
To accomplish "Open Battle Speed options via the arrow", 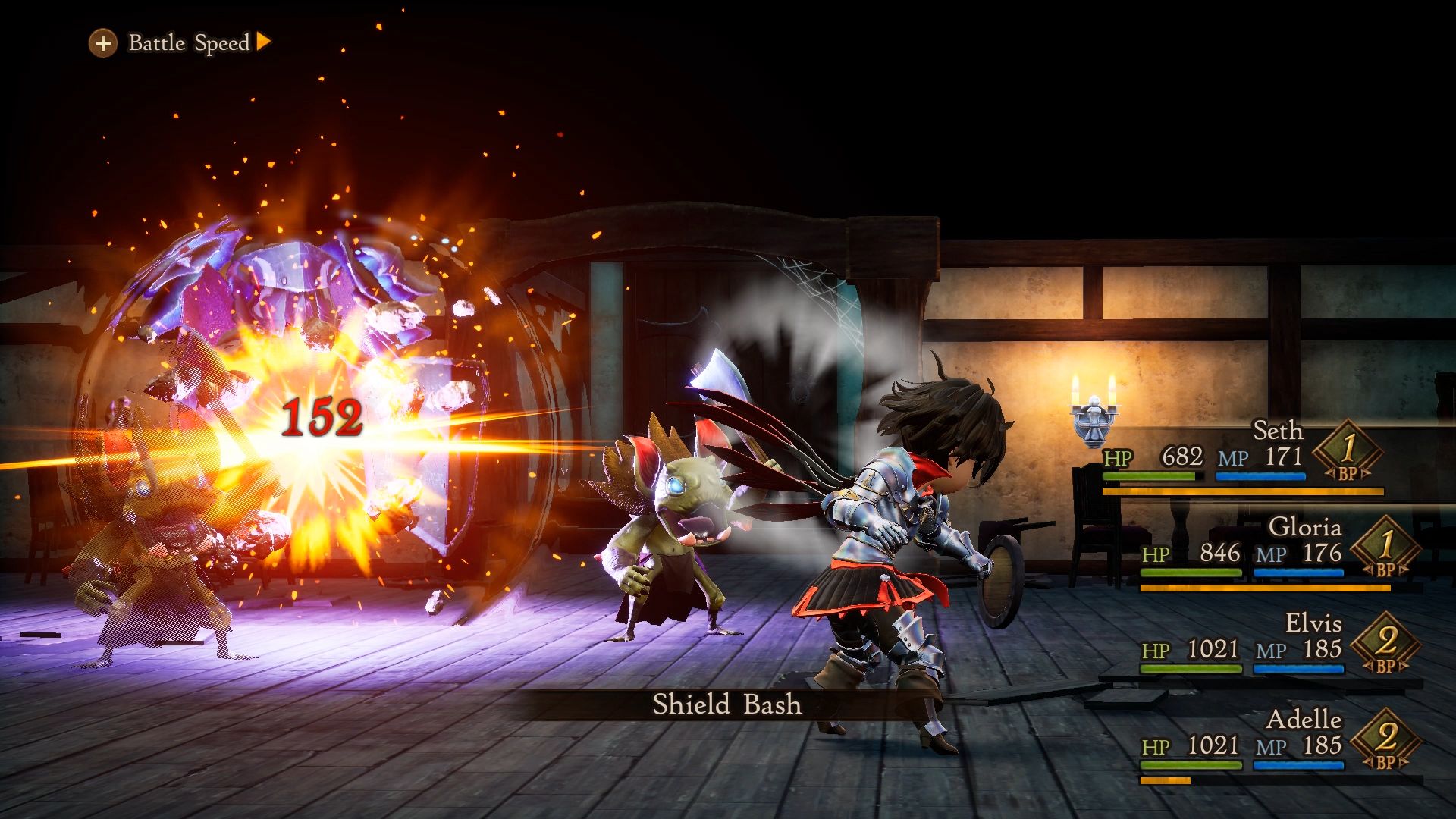I will [264, 43].
